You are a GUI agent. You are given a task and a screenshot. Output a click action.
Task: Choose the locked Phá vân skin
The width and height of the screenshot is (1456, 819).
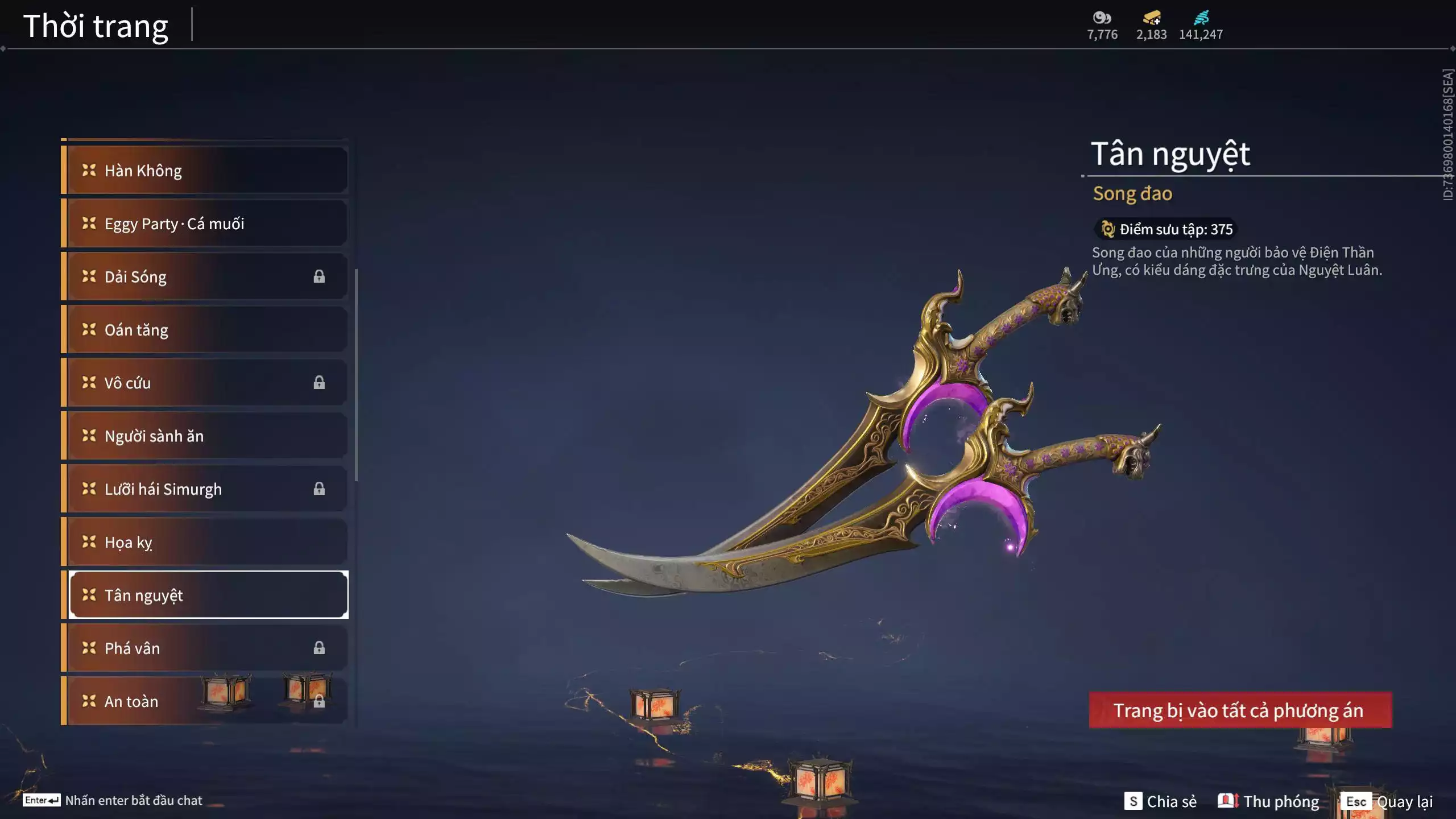(205, 648)
